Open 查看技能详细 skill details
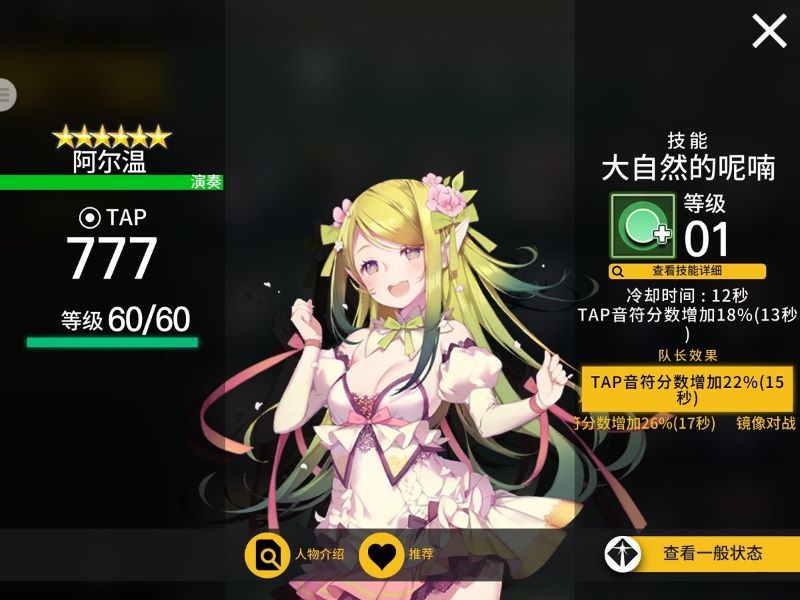 pyautogui.click(x=688, y=271)
